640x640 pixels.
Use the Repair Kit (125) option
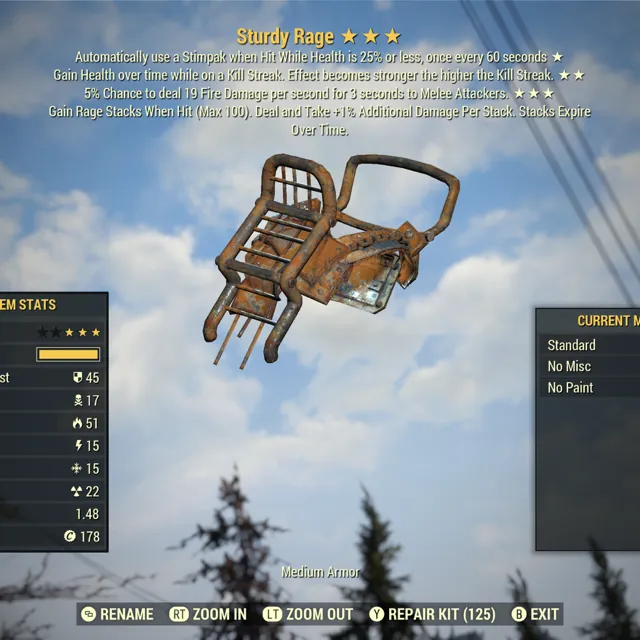coord(432,614)
